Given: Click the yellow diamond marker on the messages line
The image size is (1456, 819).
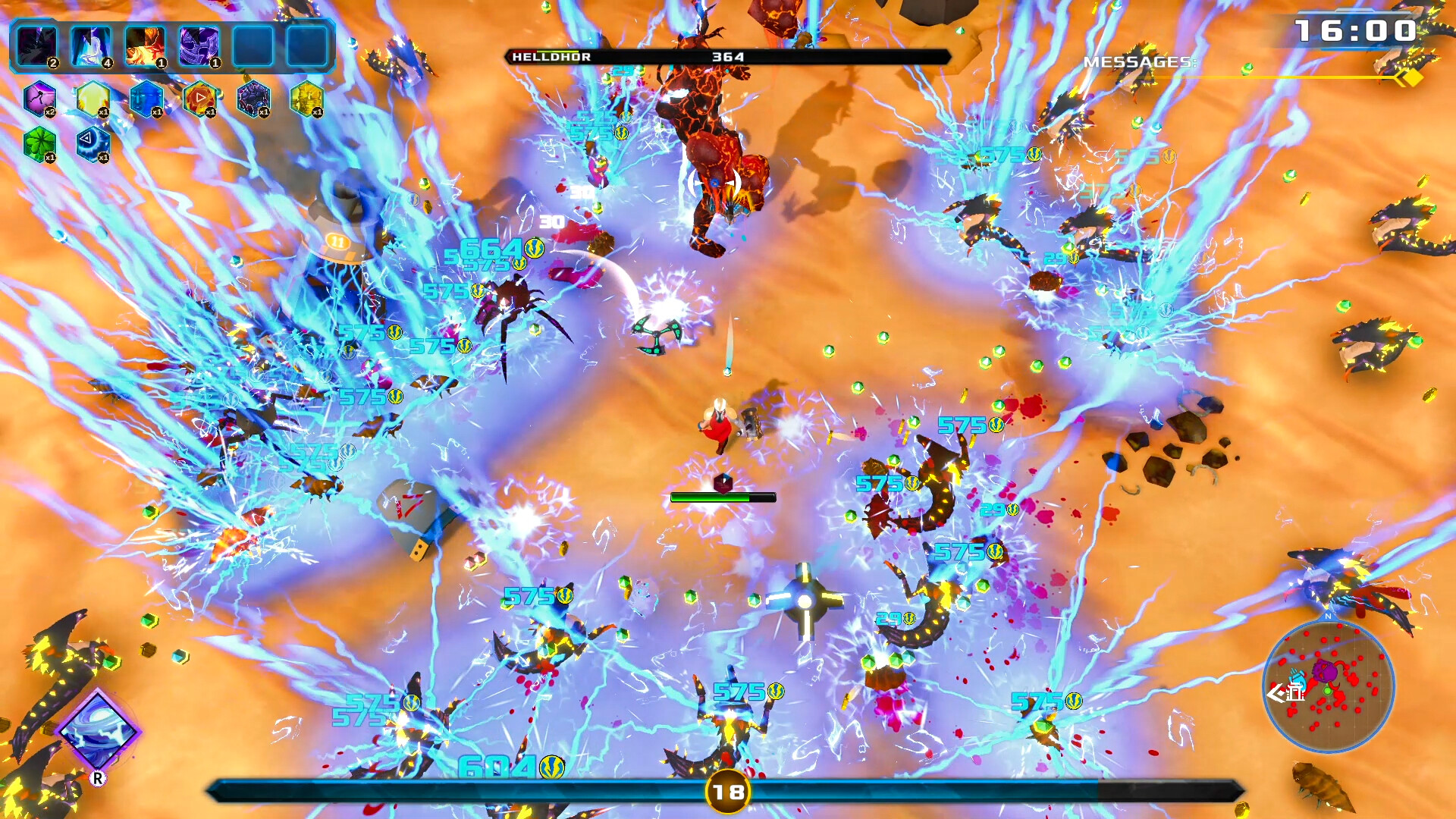Looking at the screenshot, I should (1410, 77).
